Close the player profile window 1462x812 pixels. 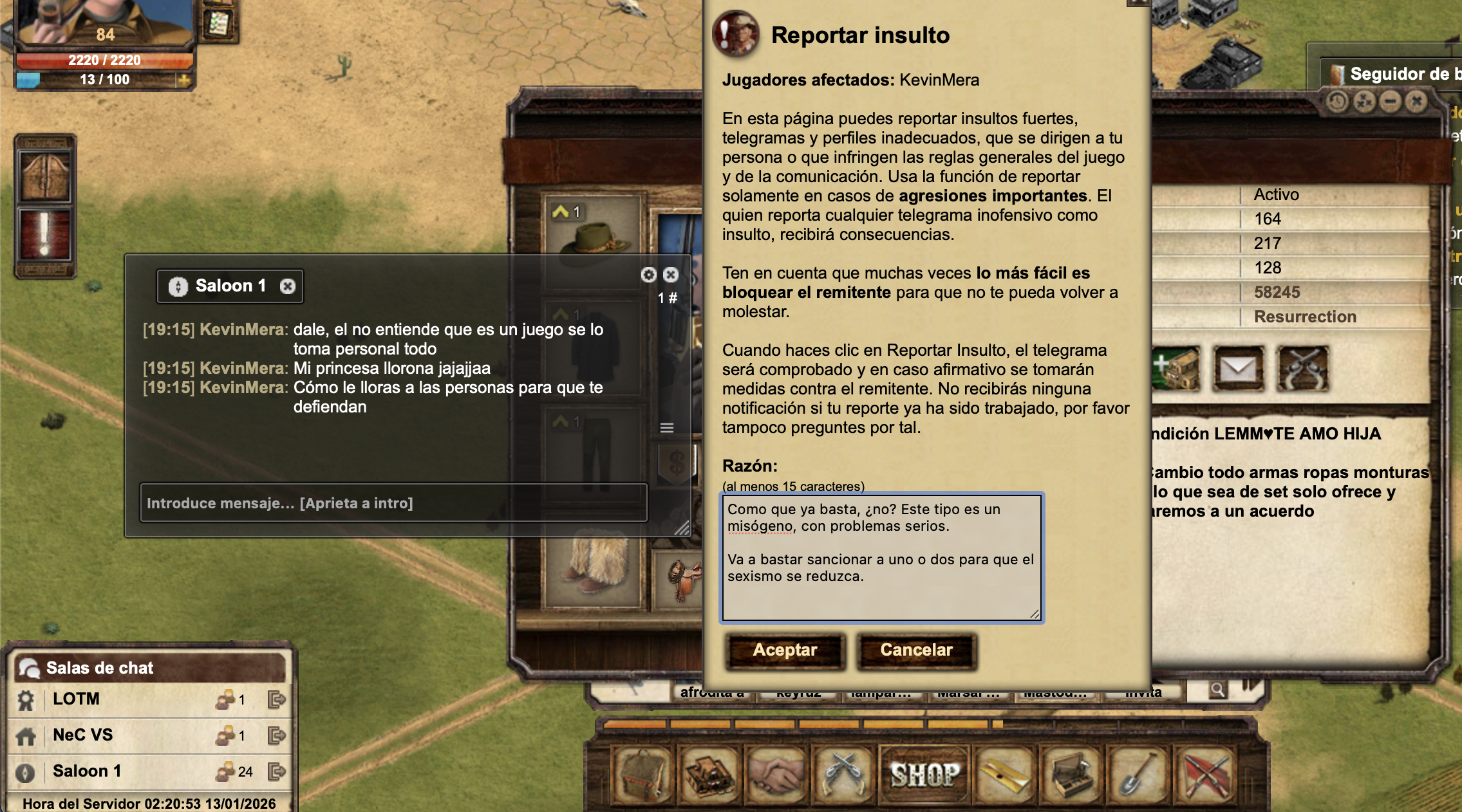(1416, 102)
